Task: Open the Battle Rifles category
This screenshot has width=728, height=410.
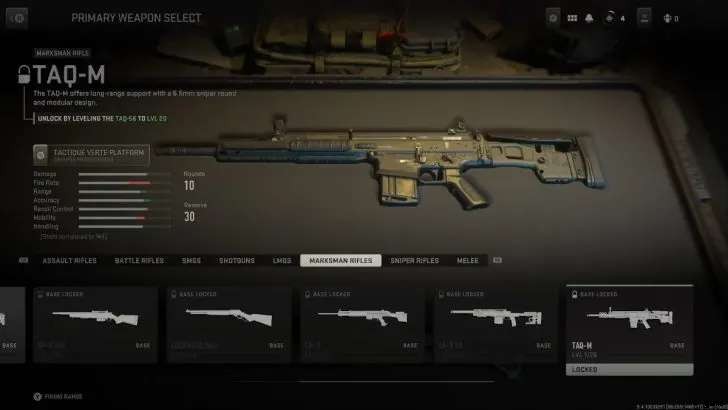Action: [139, 260]
